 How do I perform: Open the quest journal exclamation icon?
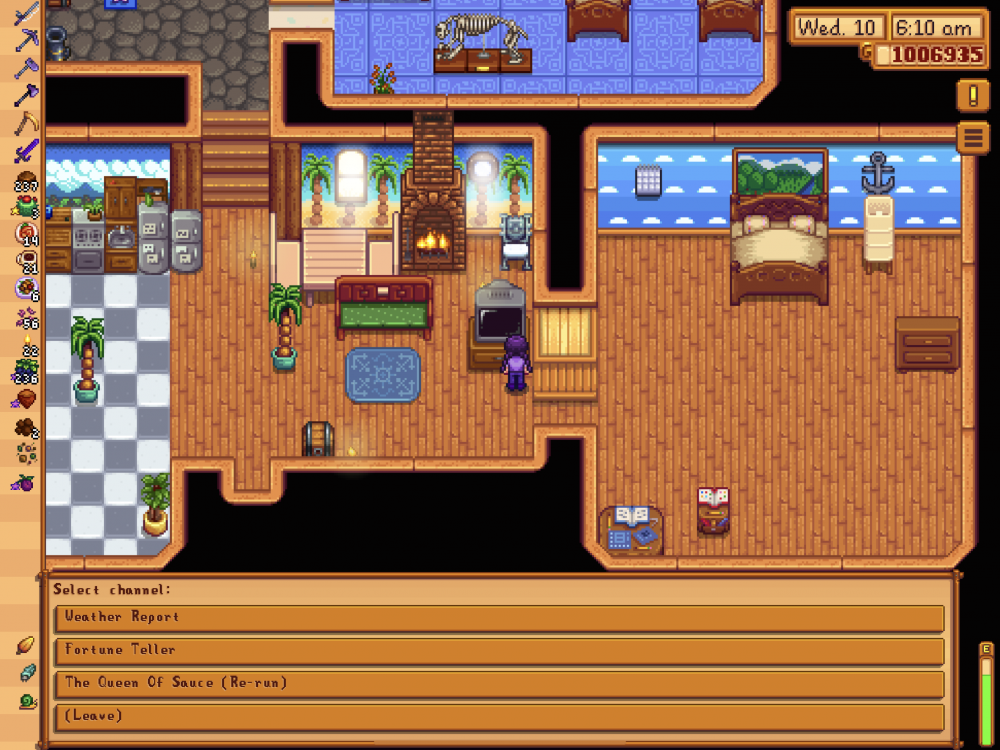(x=972, y=95)
